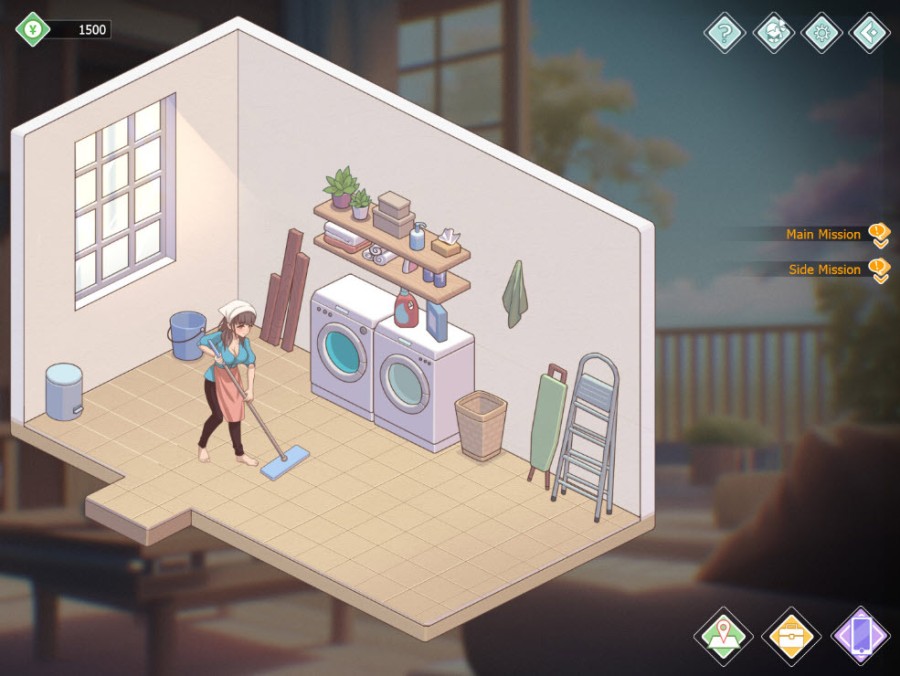Open the purple smartphone icon
900x676 pixels.
860,636
